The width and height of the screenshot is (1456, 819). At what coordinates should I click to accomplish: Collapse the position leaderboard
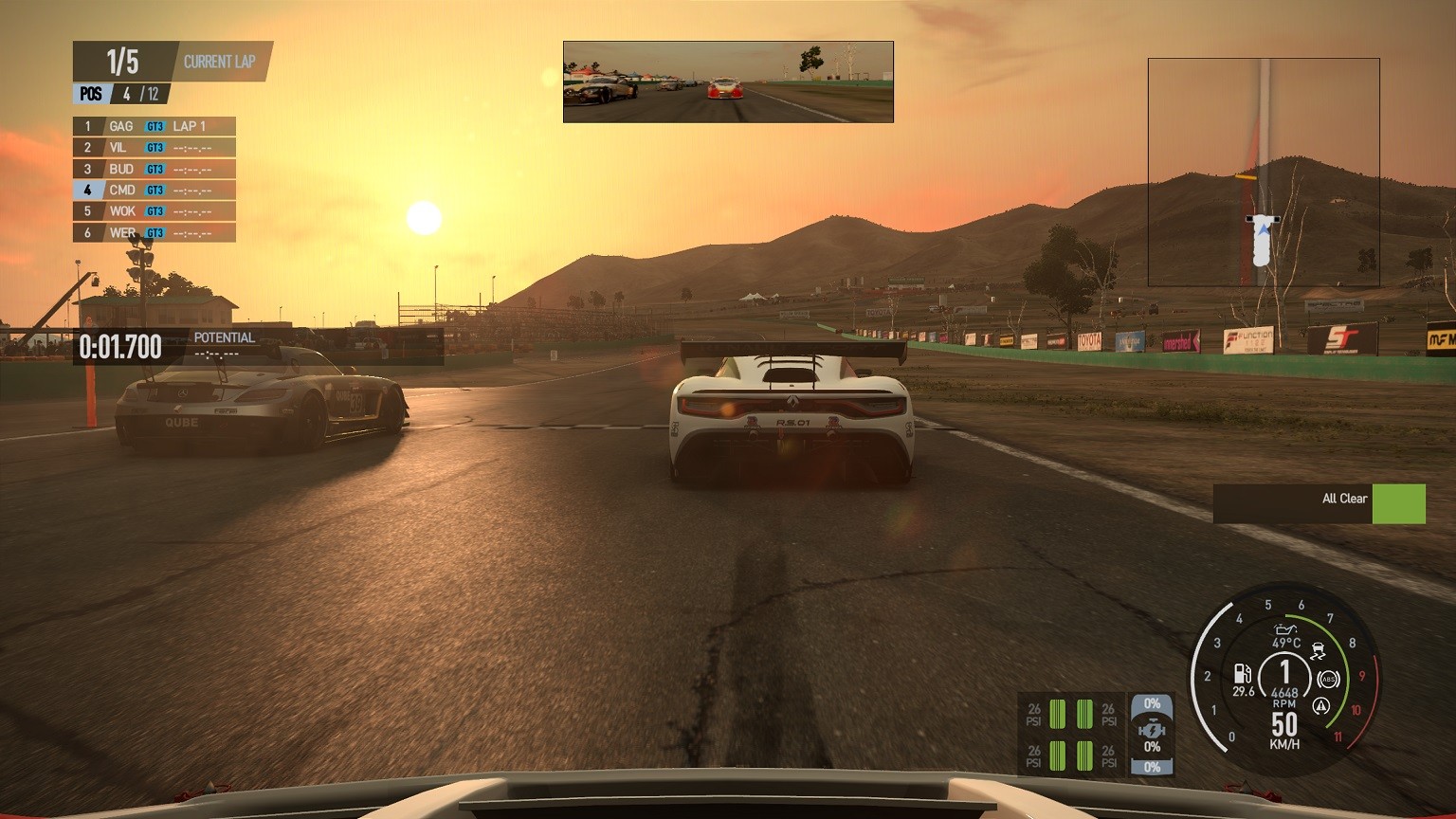[152, 178]
